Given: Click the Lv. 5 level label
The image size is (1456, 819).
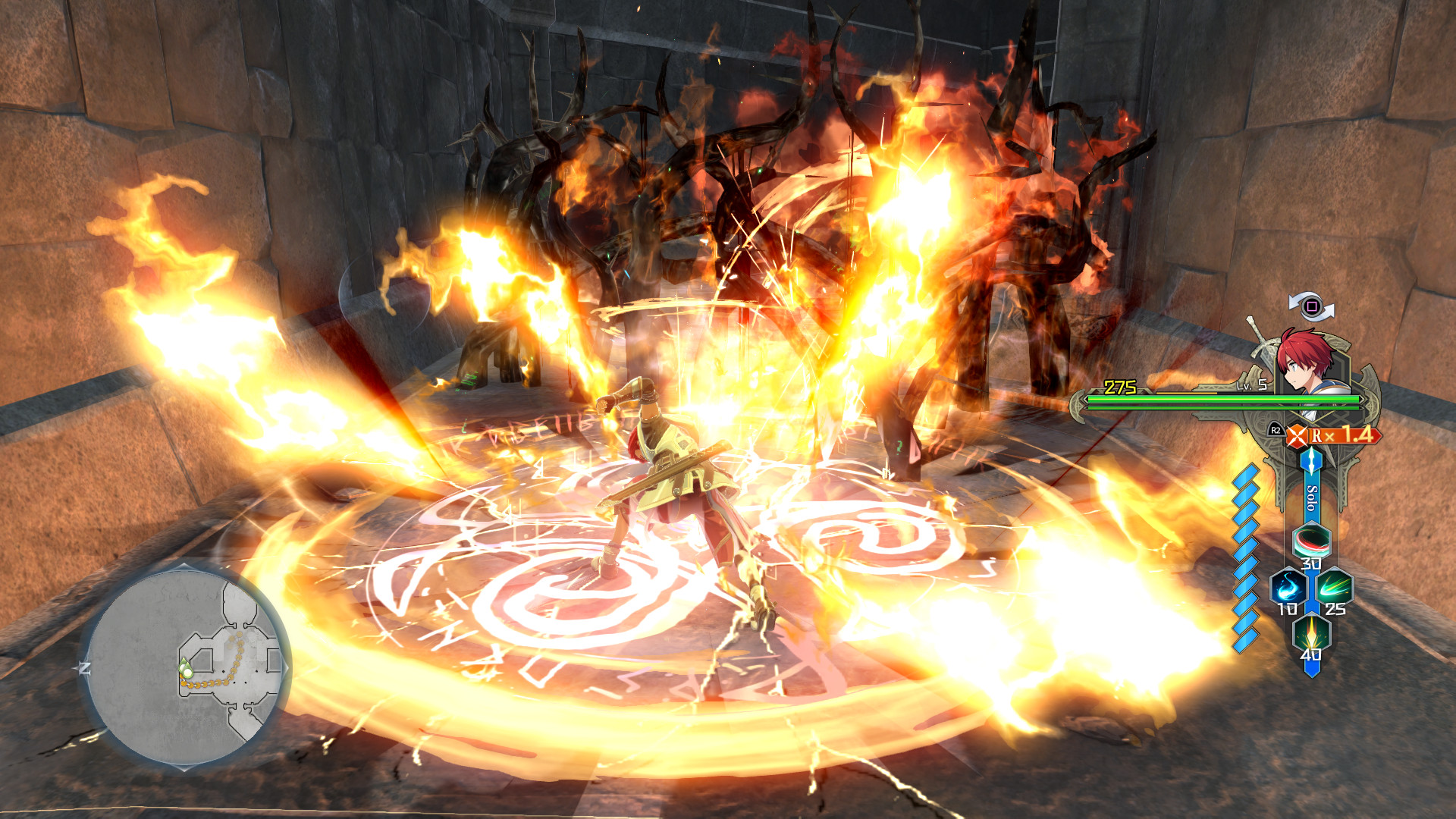Looking at the screenshot, I should [x=1251, y=385].
